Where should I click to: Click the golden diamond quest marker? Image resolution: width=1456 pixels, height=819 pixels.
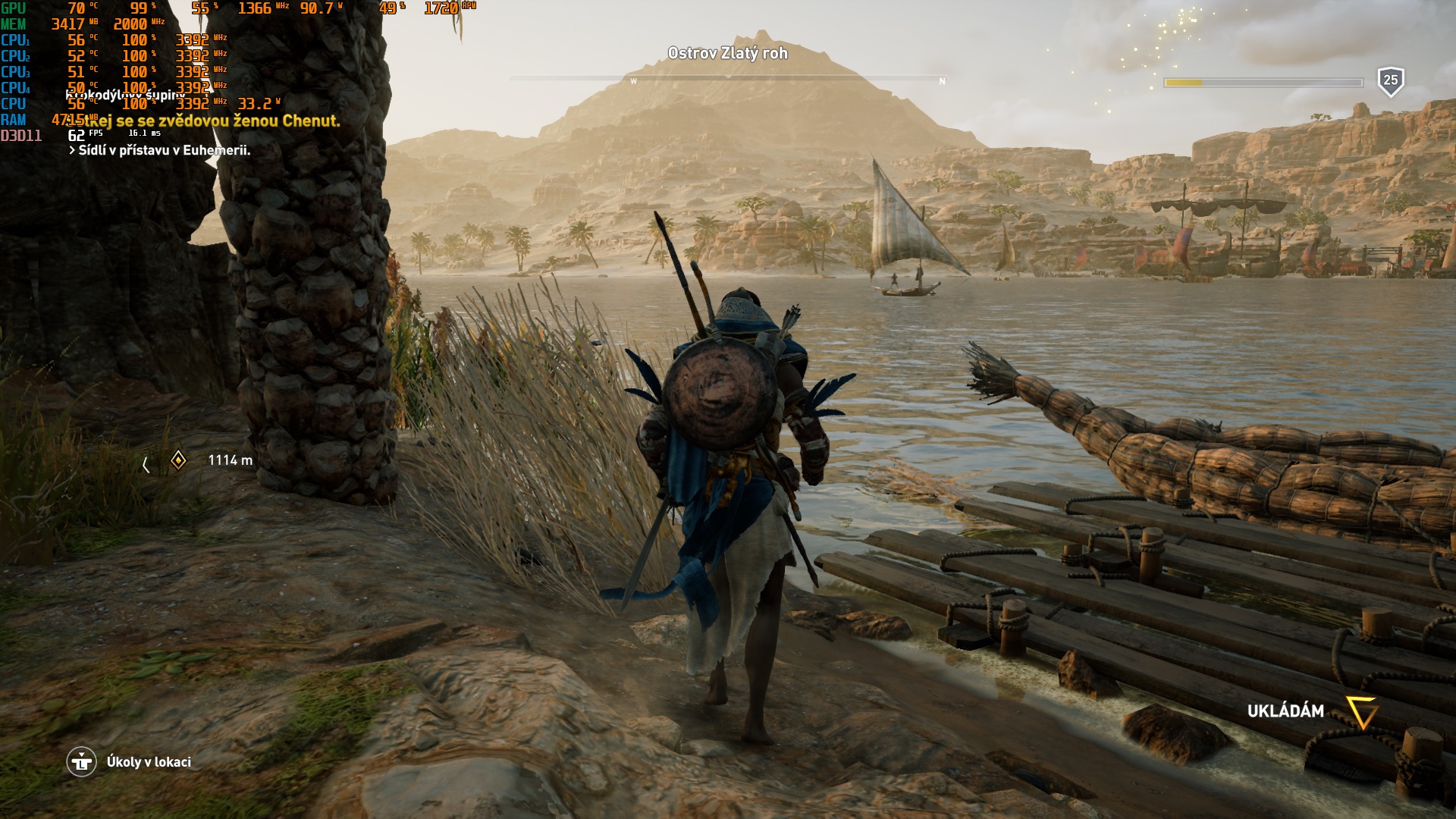point(178,460)
